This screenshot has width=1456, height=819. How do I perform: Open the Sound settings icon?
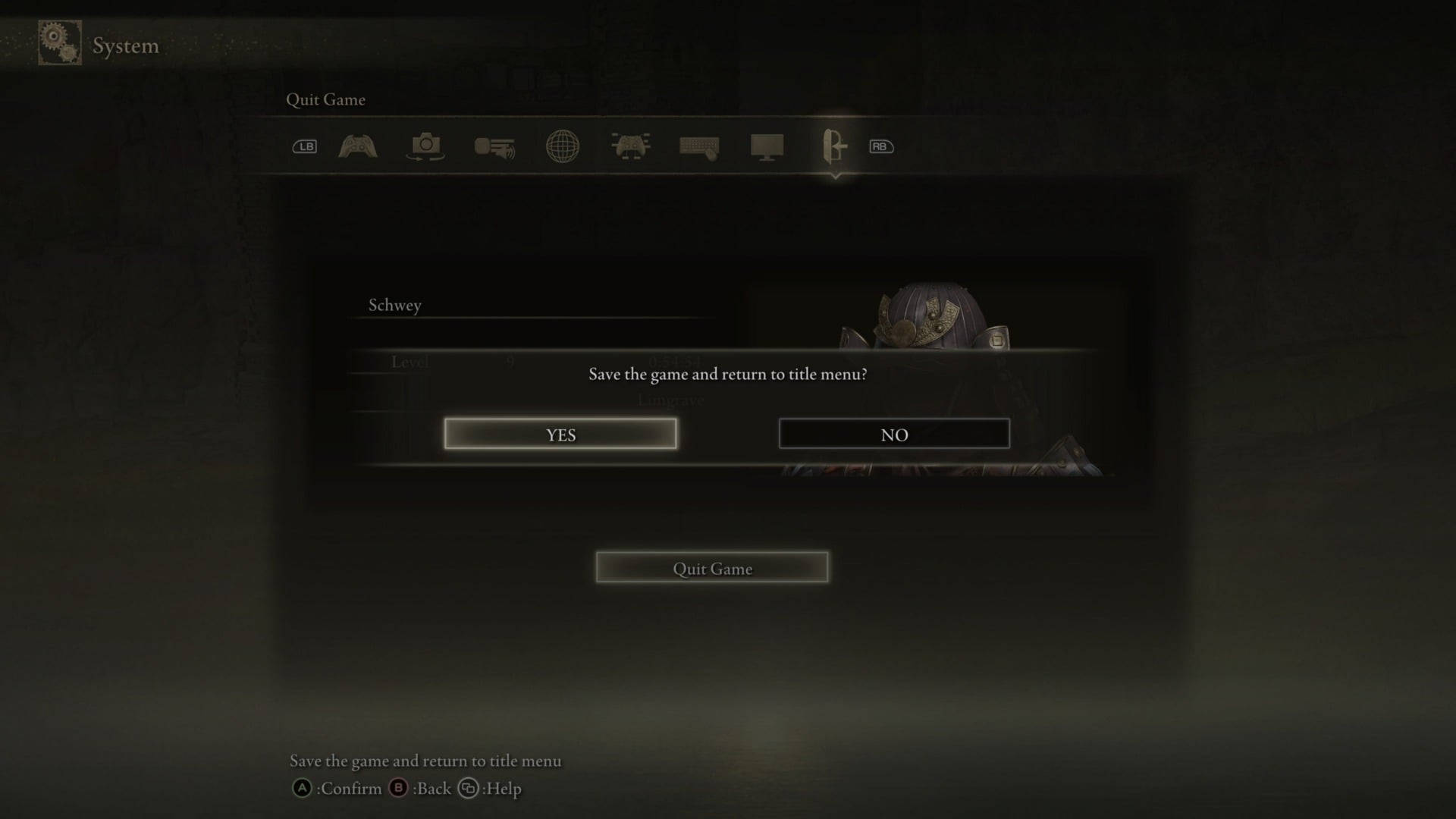(x=493, y=146)
